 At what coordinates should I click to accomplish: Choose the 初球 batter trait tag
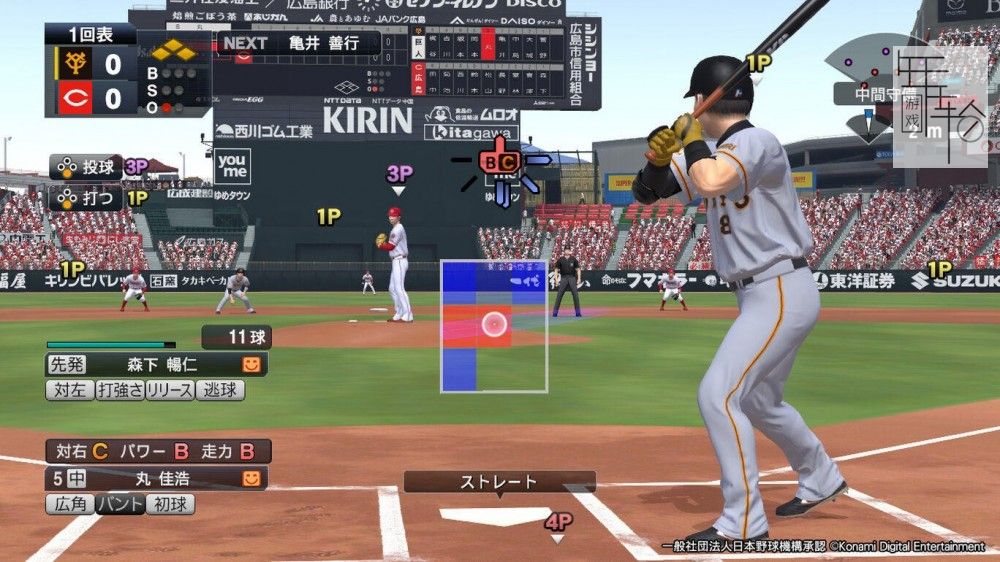pyautogui.click(x=170, y=504)
